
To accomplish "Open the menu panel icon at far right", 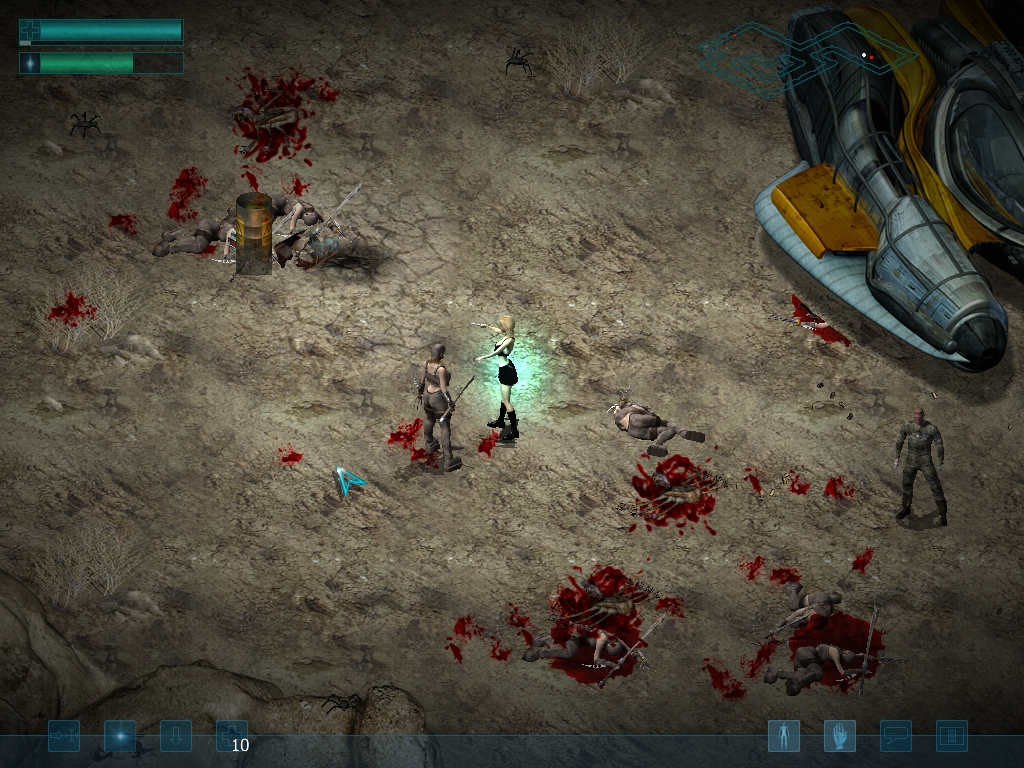I will tap(951, 737).
